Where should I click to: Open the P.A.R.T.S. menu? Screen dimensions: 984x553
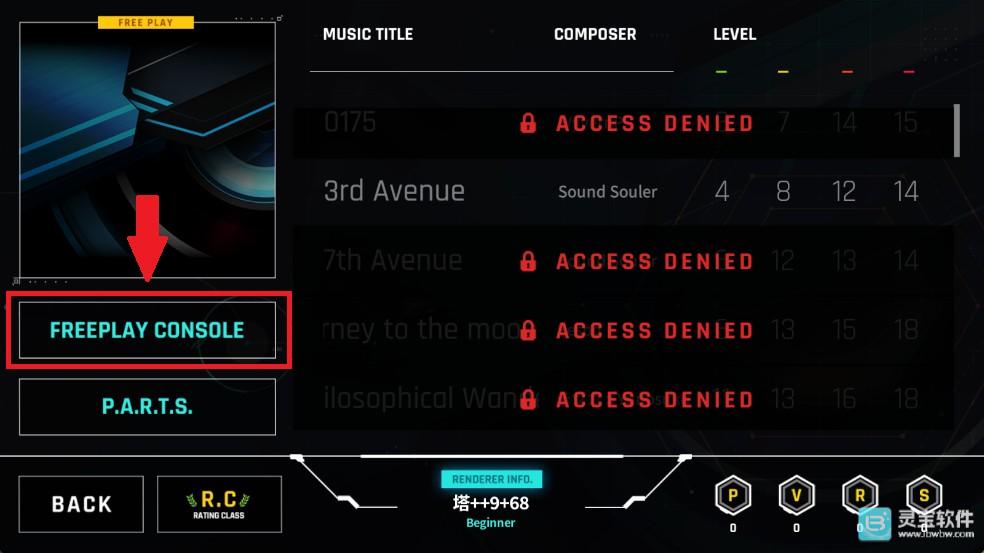pos(147,407)
